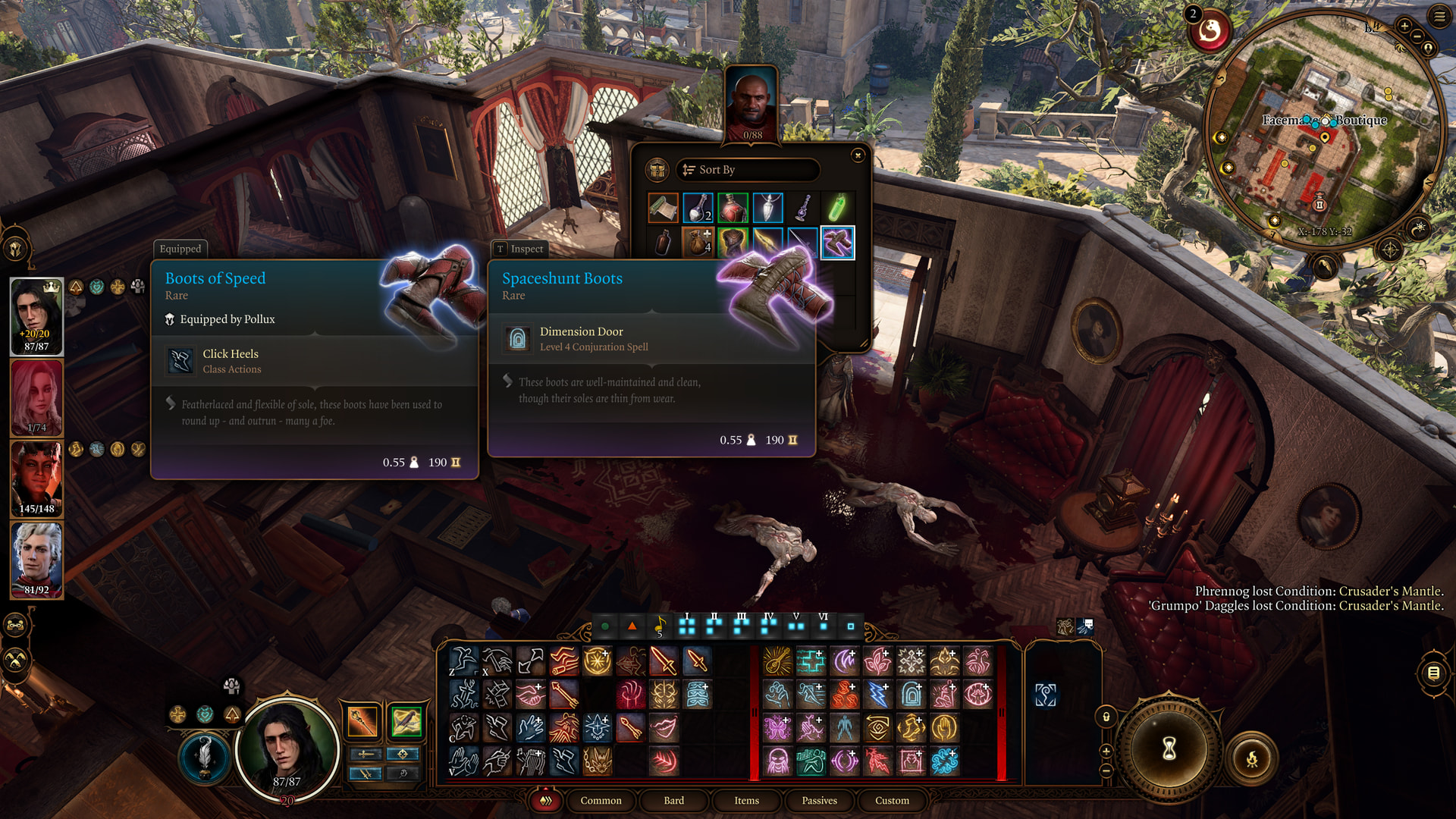The height and width of the screenshot is (819, 1456).
Task: Switch to the Custom hotbar tab
Action: click(892, 801)
